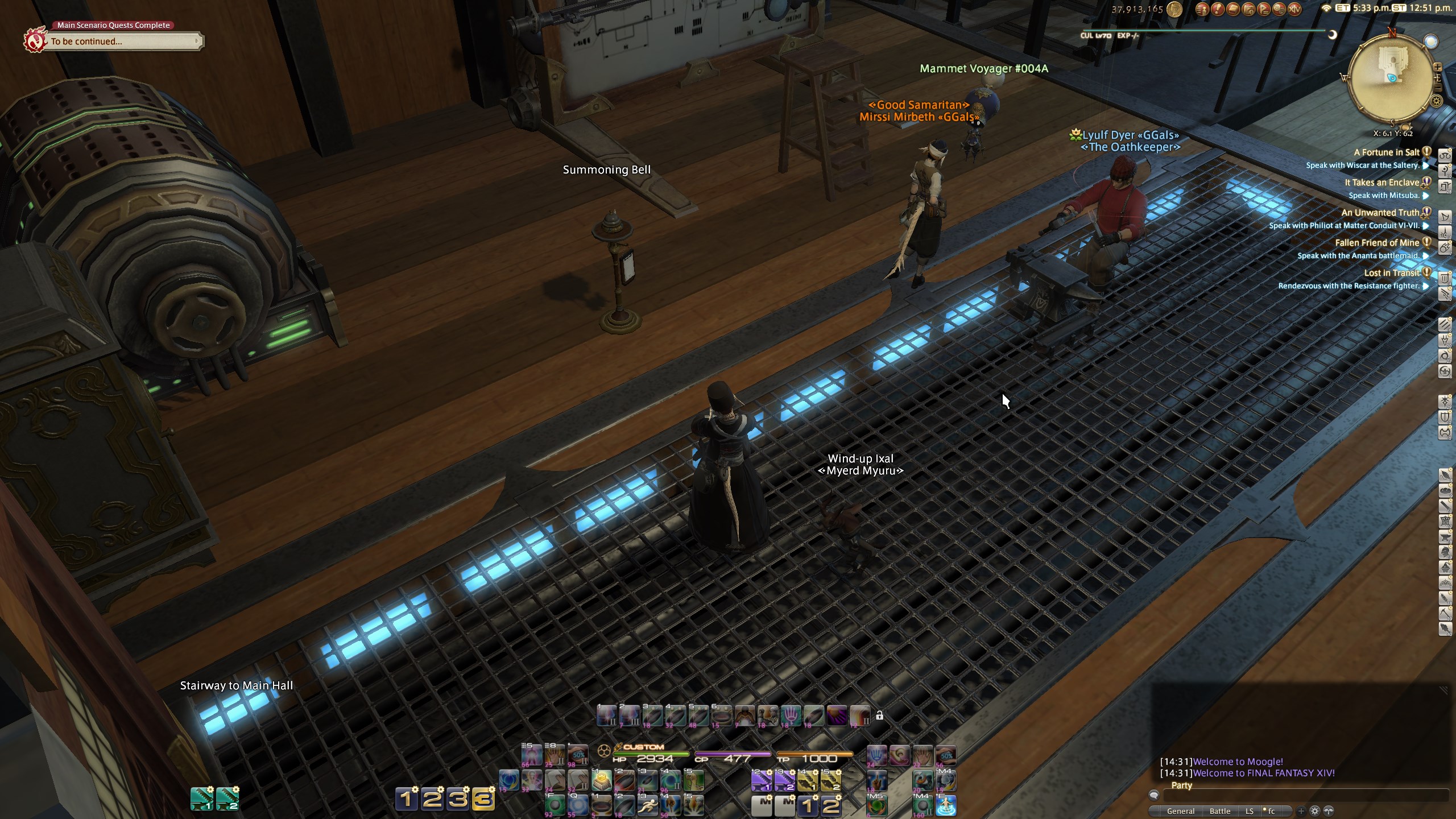Add a new chat tab with plus button
Viewport: 1456px width, 819px height.
(x=1301, y=811)
